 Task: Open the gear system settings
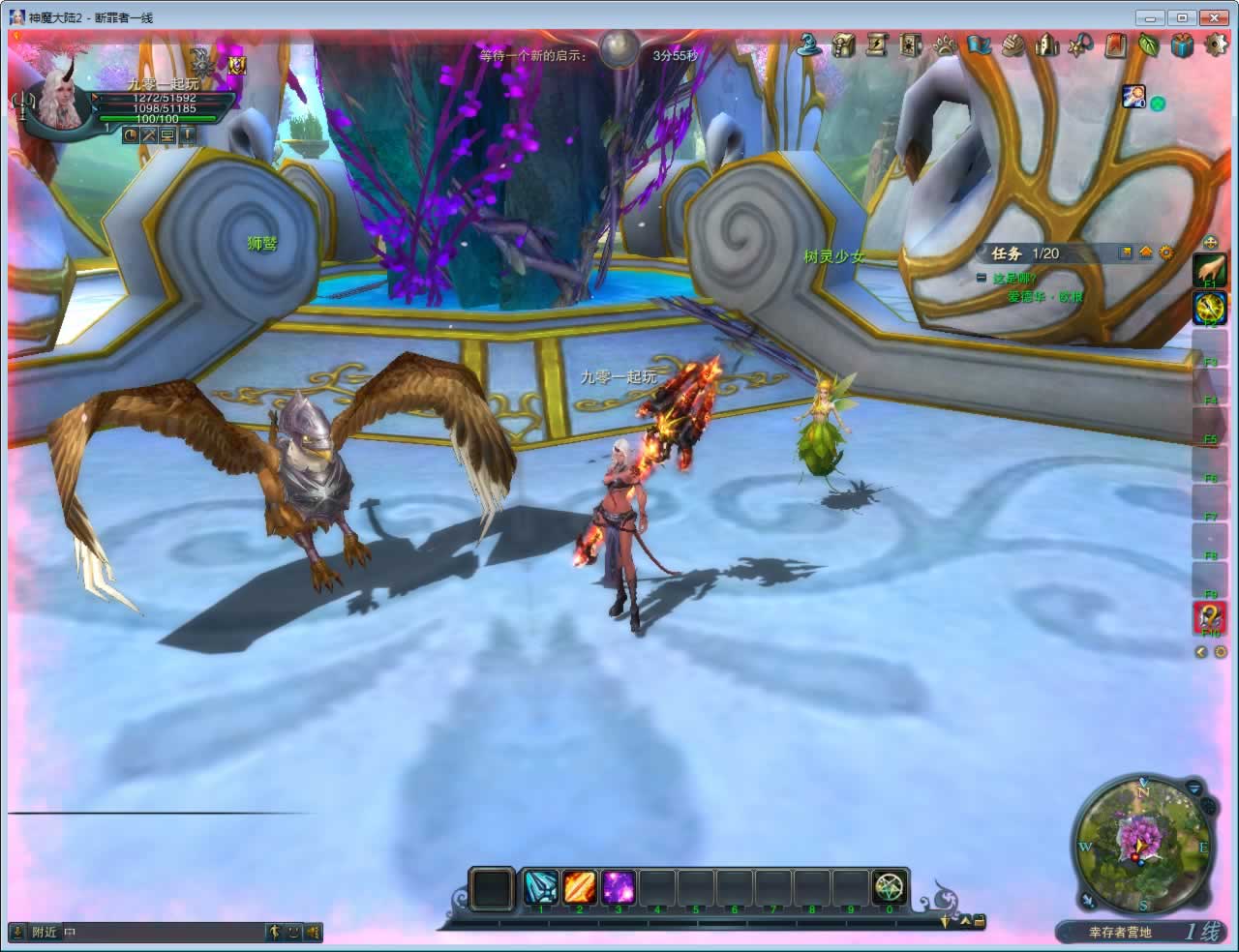(x=1216, y=45)
